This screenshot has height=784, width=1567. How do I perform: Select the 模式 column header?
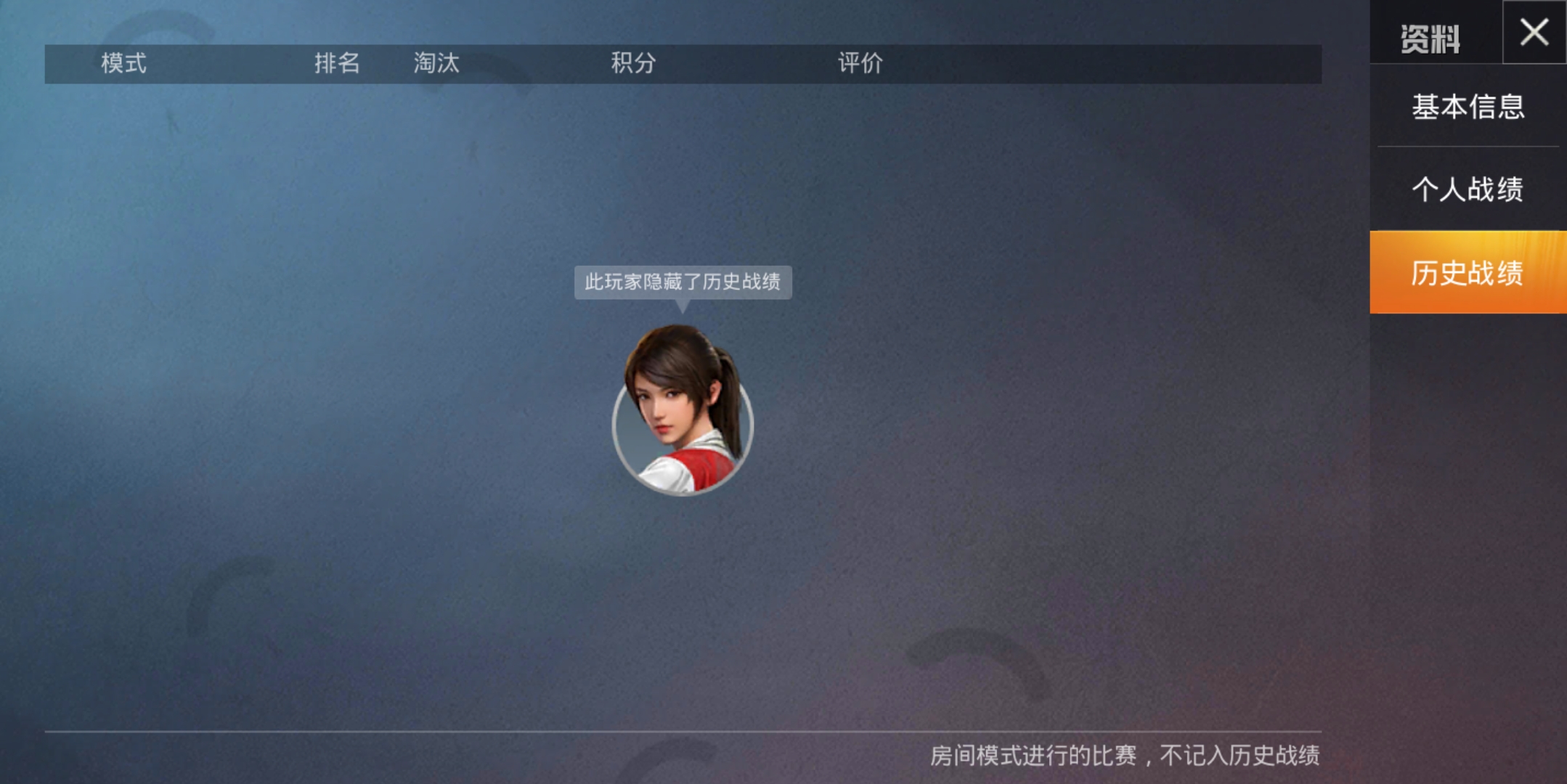[x=125, y=64]
